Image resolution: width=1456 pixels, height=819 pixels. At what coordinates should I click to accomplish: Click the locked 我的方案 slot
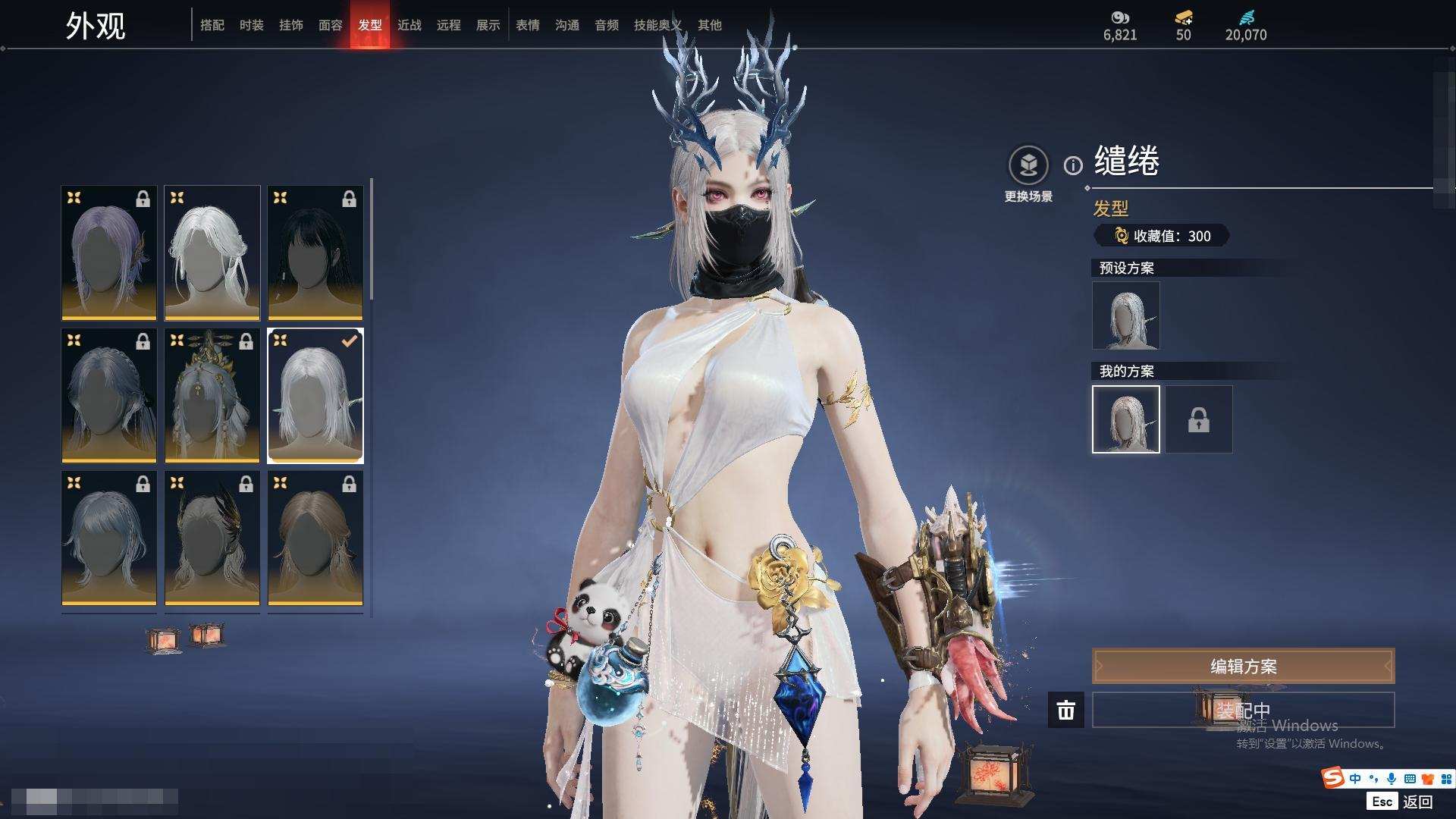[x=1199, y=419]
